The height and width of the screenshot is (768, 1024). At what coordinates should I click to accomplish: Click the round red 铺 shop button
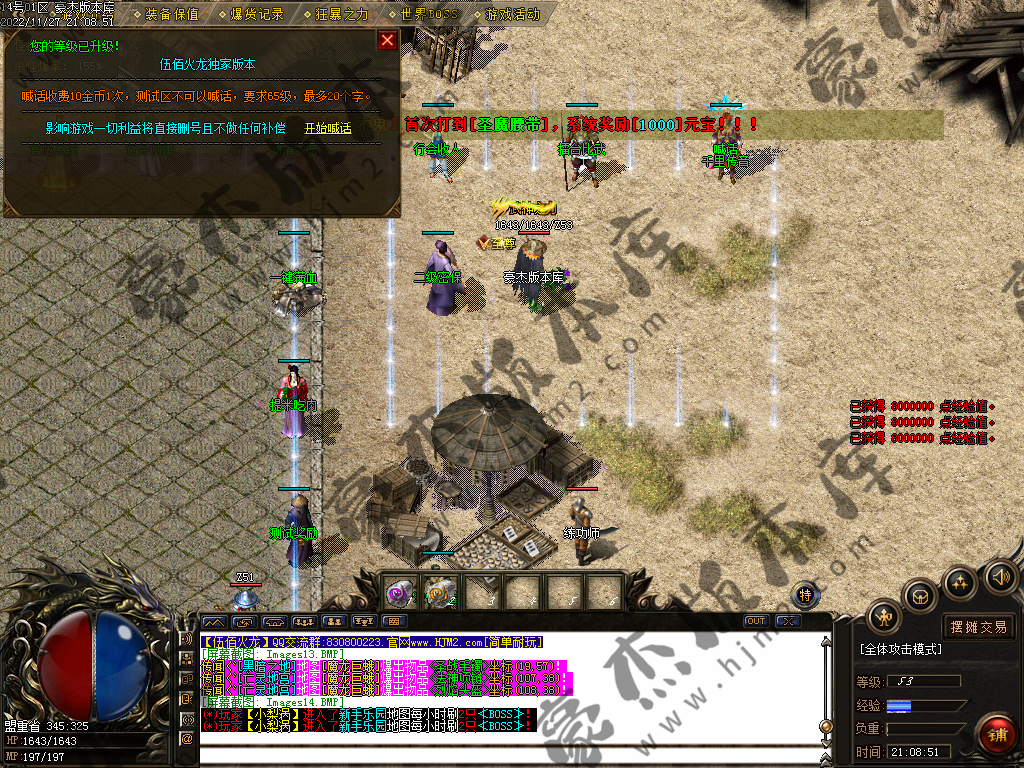point(996,735)
